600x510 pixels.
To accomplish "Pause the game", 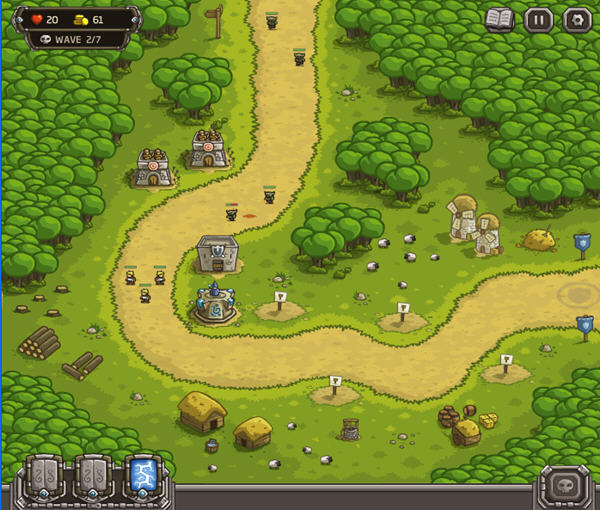I will click(538, 19).
